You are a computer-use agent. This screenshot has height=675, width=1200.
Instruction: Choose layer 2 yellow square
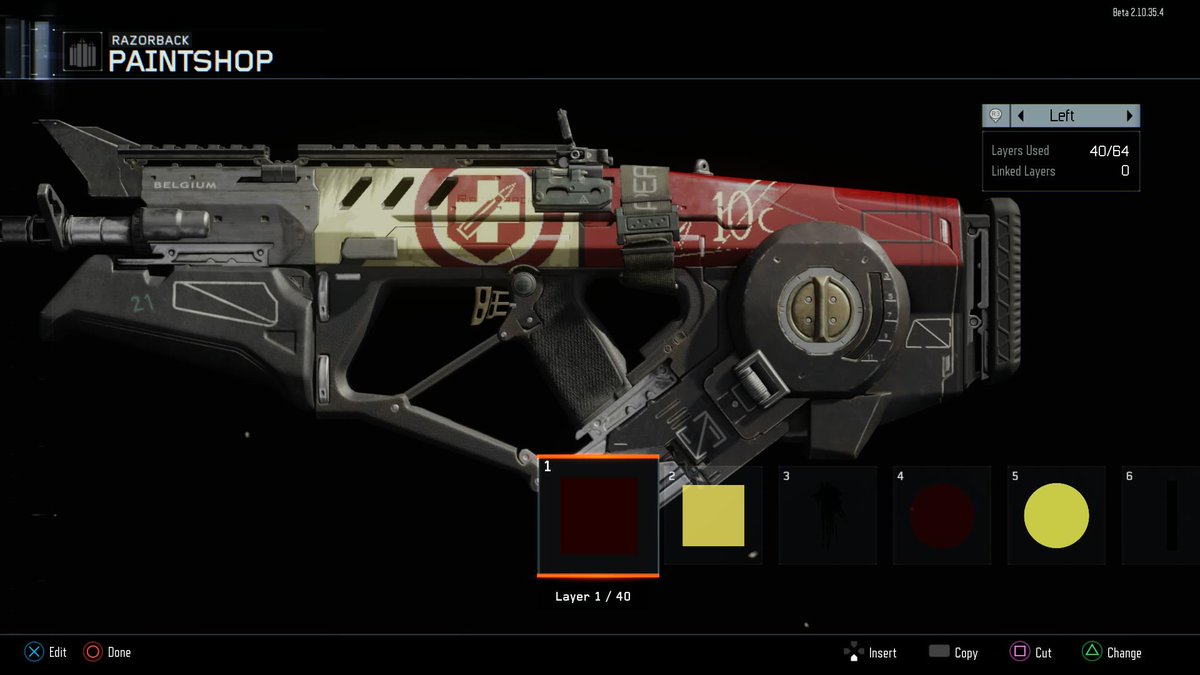(x=713, y=516)
